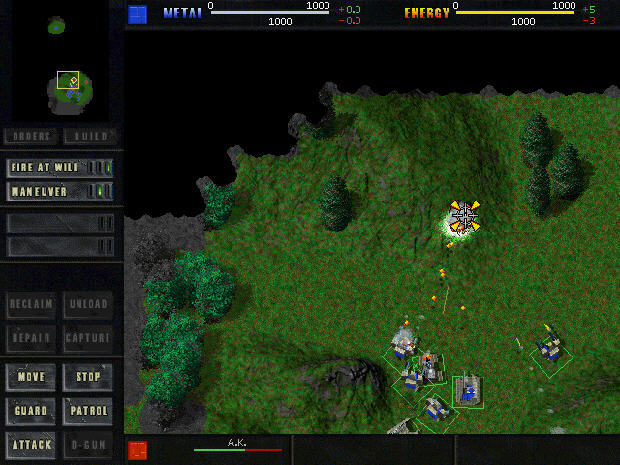Select the Reclaim command
The image size is (620, 465).
[31, 304]
